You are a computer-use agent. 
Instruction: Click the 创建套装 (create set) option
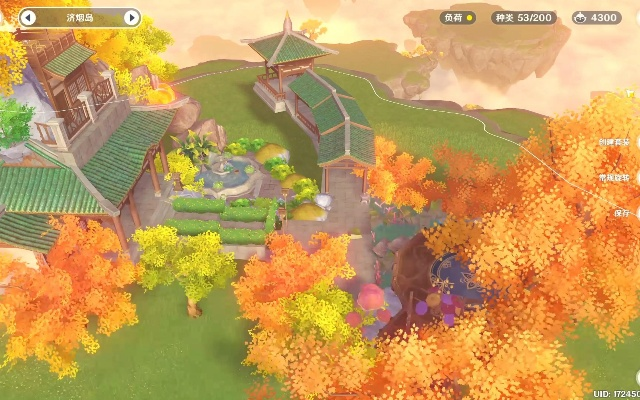[621, 142]
